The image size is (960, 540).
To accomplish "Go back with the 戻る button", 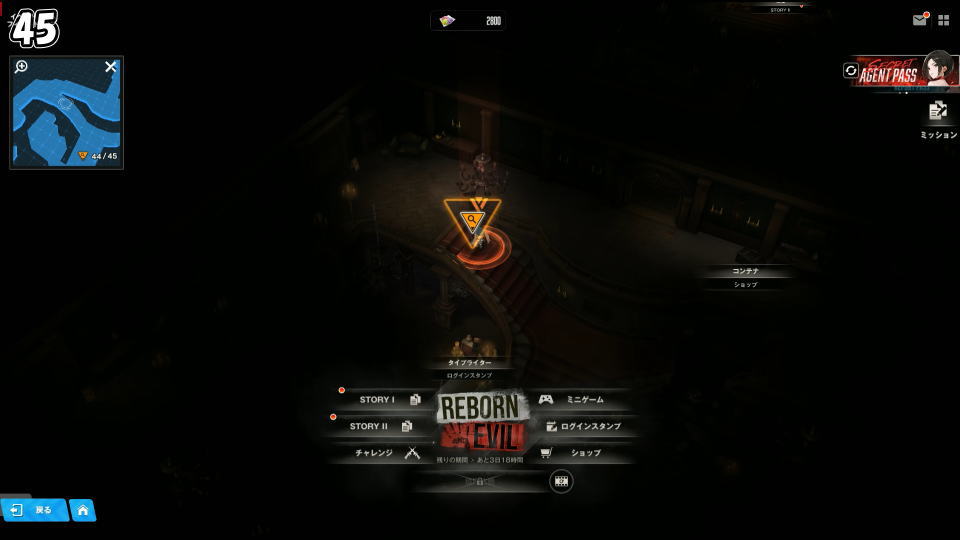I will (x=34, y=510).
